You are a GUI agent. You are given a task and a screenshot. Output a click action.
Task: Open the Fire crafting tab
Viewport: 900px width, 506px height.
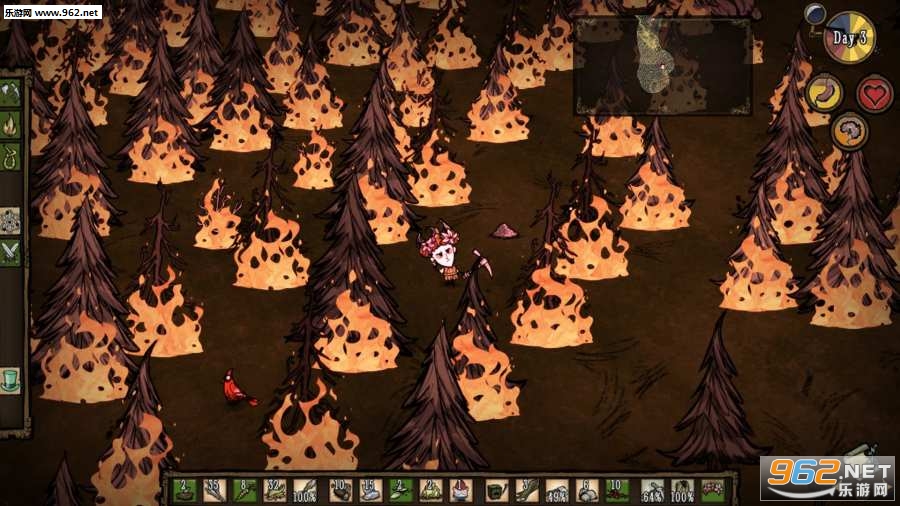(x=11, y=125)
